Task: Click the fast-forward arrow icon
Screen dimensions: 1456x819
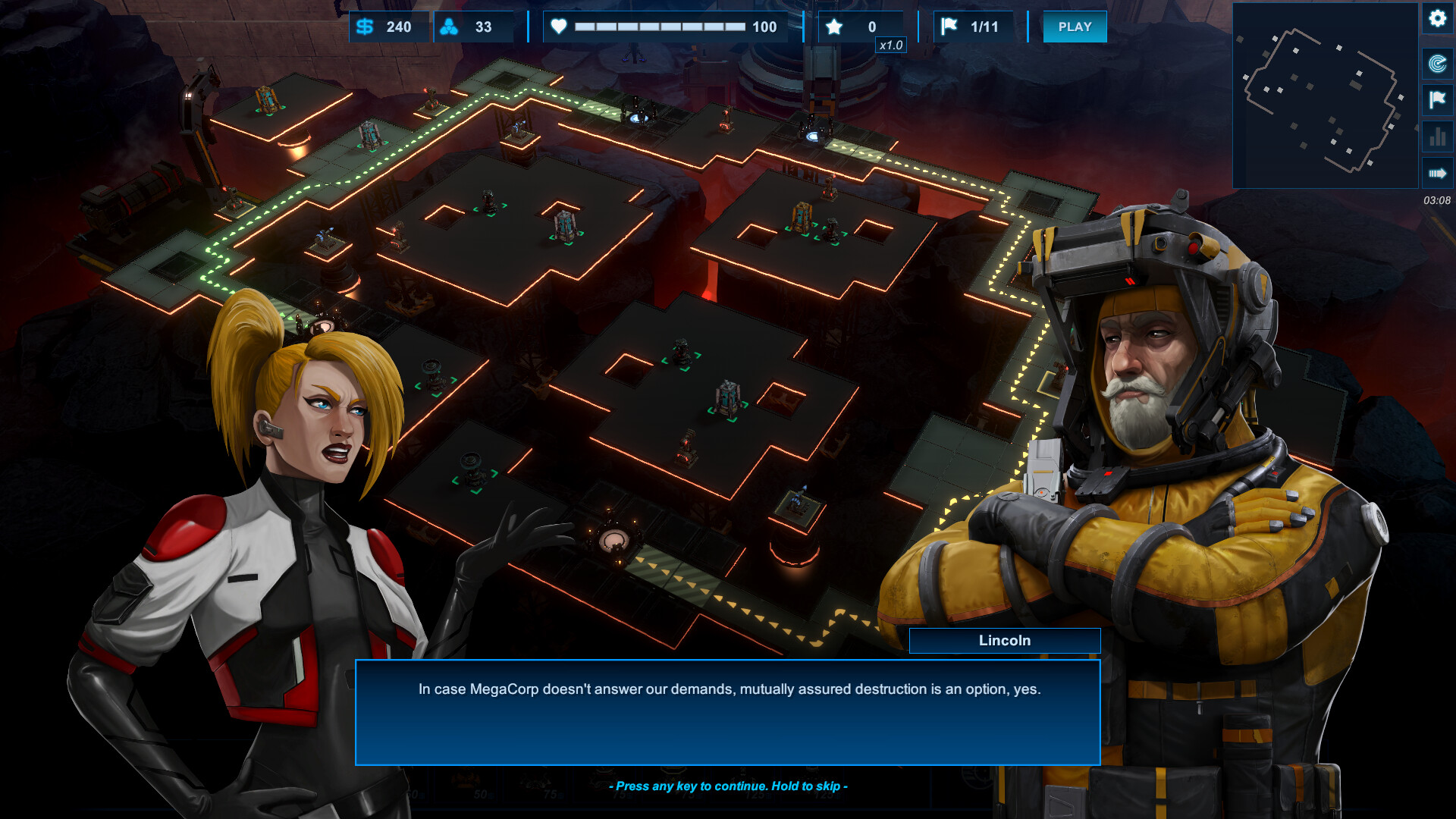Action: (x=1438, y=174)
